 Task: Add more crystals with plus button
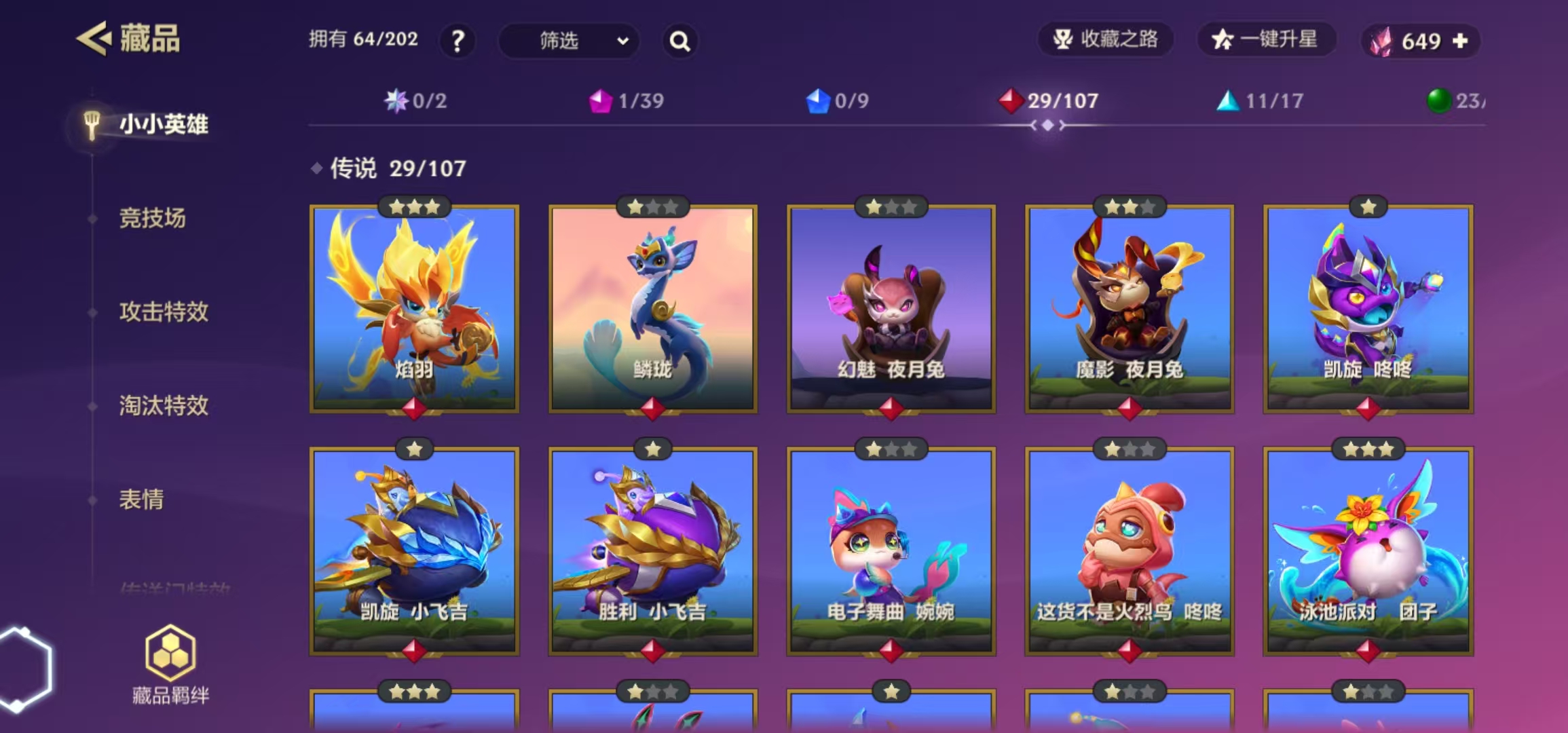[1460, 41]
